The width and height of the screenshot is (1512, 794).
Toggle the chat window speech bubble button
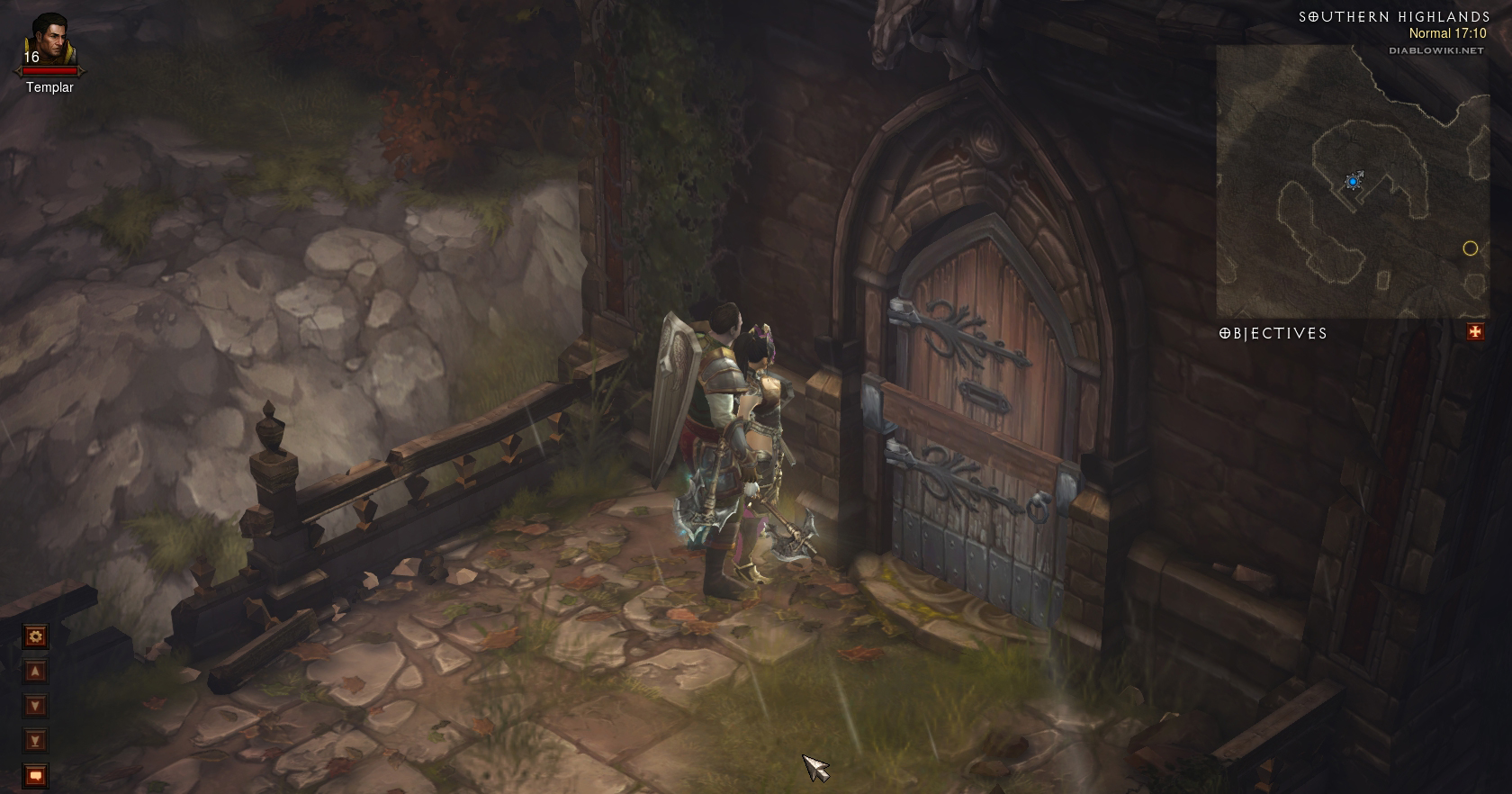tap(35, 775)
